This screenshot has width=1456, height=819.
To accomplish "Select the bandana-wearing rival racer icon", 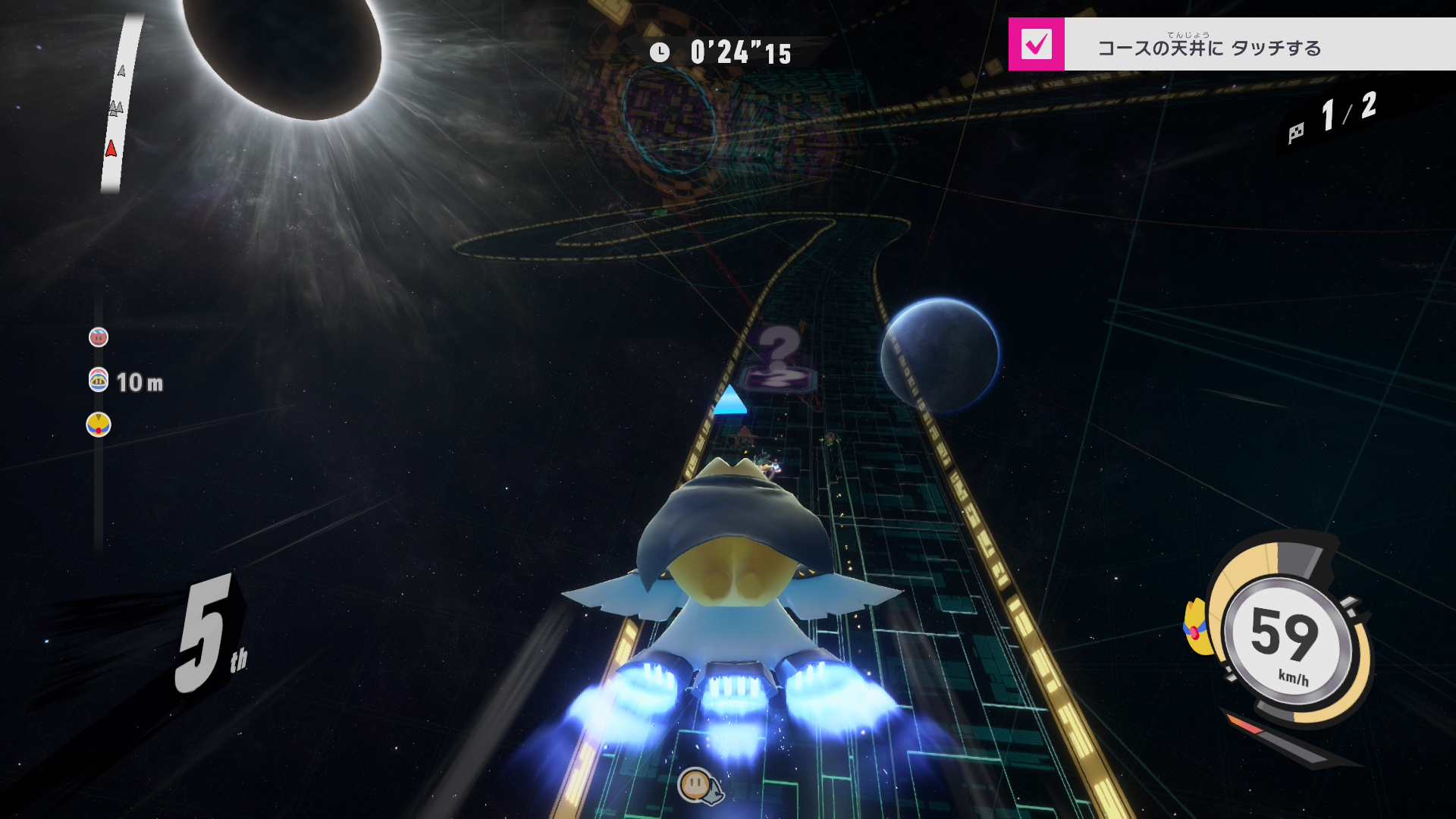I will (x=99, y=337).
